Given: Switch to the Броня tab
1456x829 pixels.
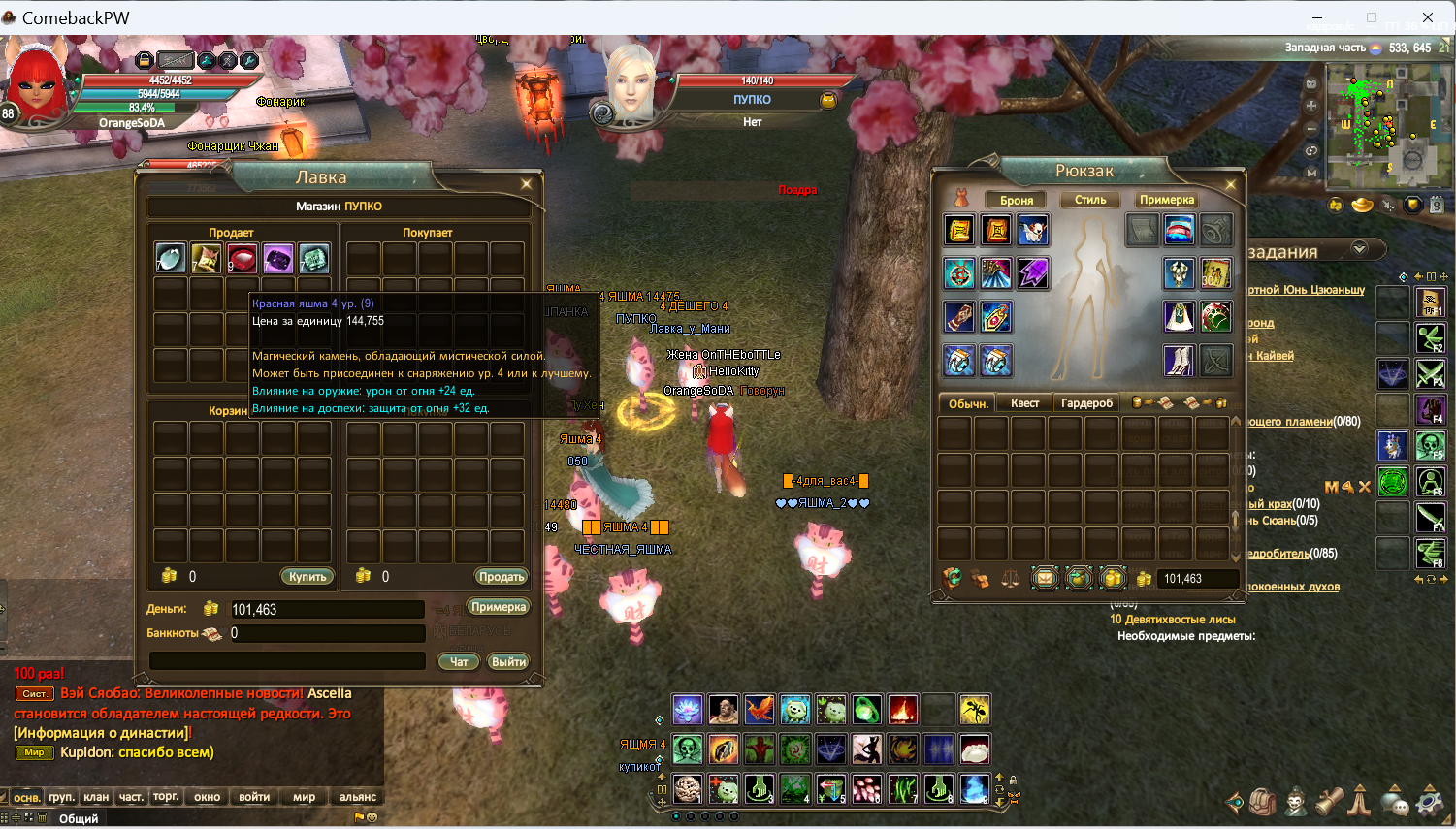Looking at the screenshot, I should click(x=1017, y=200).
